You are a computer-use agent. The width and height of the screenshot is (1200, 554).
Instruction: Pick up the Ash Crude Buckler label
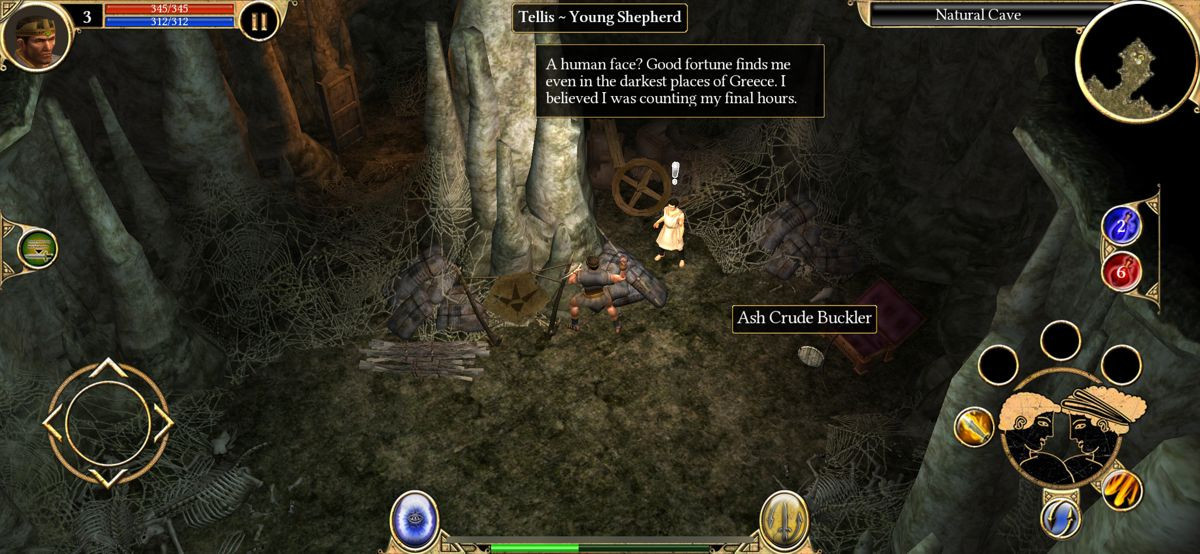(804, 319)
